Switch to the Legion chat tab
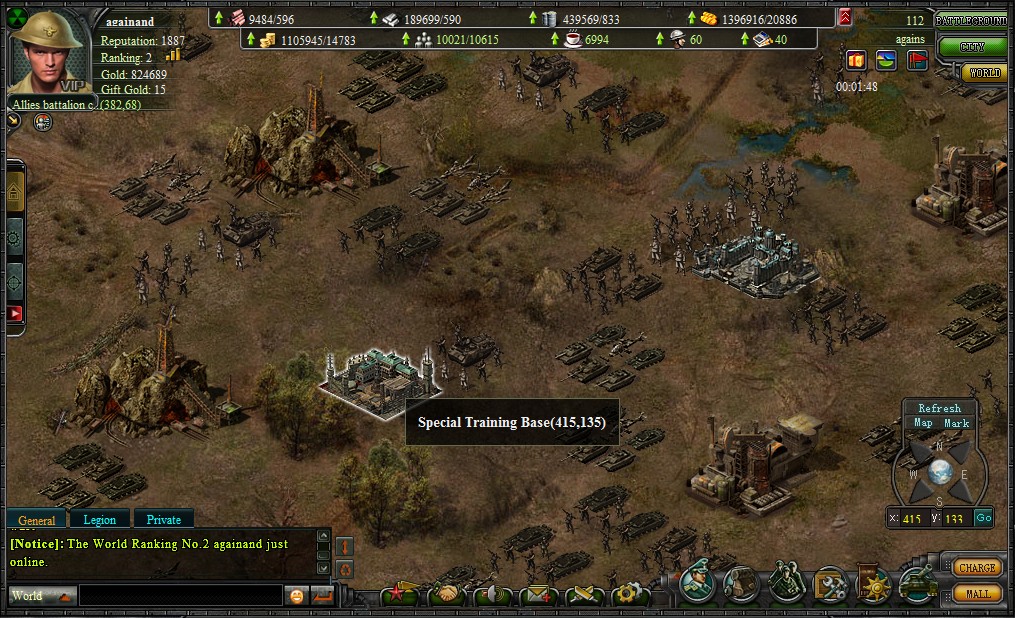The height and width of the screenshot is (618, 1015). click(x=99, y=519)
